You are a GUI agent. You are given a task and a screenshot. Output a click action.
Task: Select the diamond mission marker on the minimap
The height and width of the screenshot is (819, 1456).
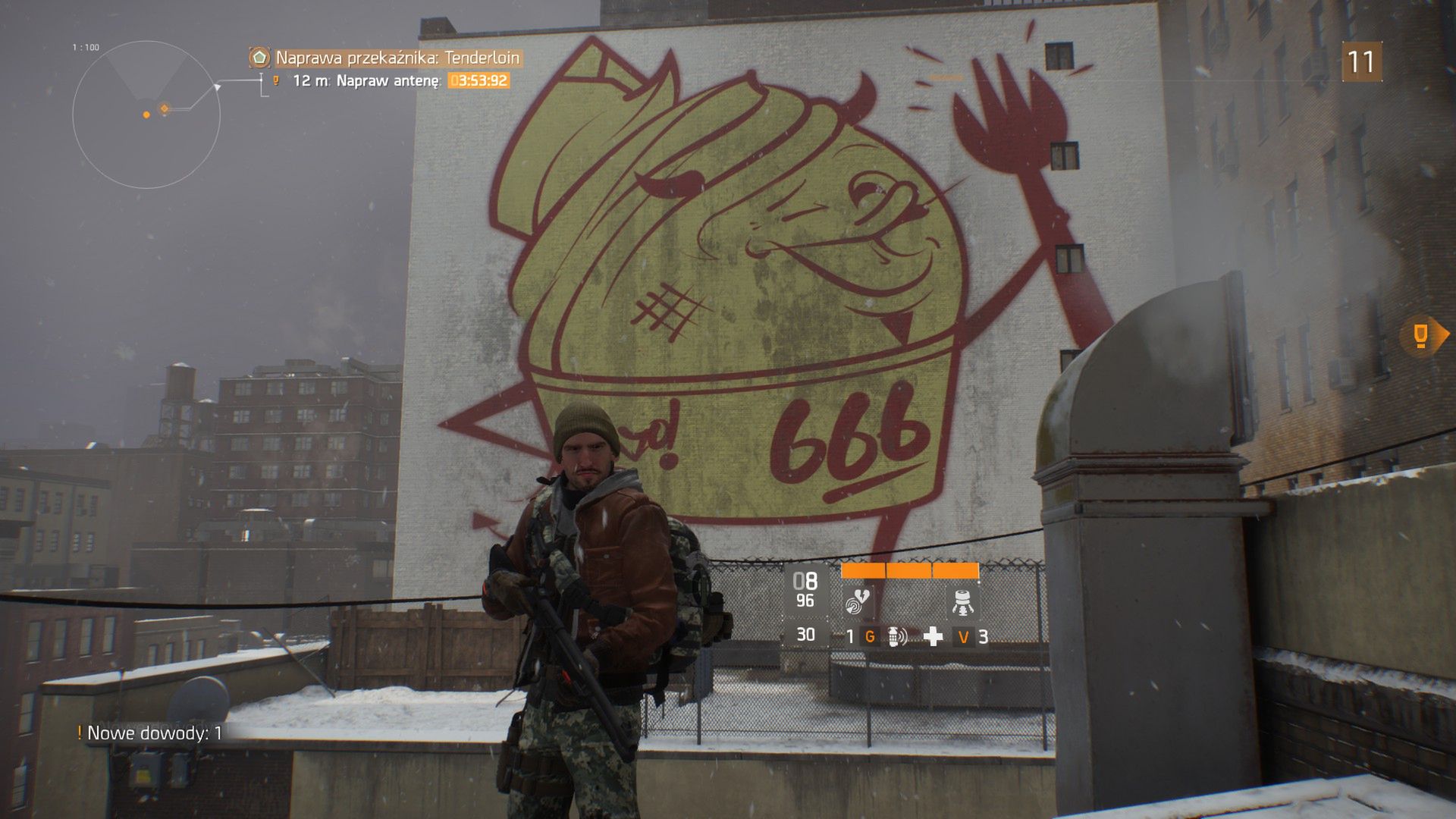pyautogui.click(x=164, y=108)
